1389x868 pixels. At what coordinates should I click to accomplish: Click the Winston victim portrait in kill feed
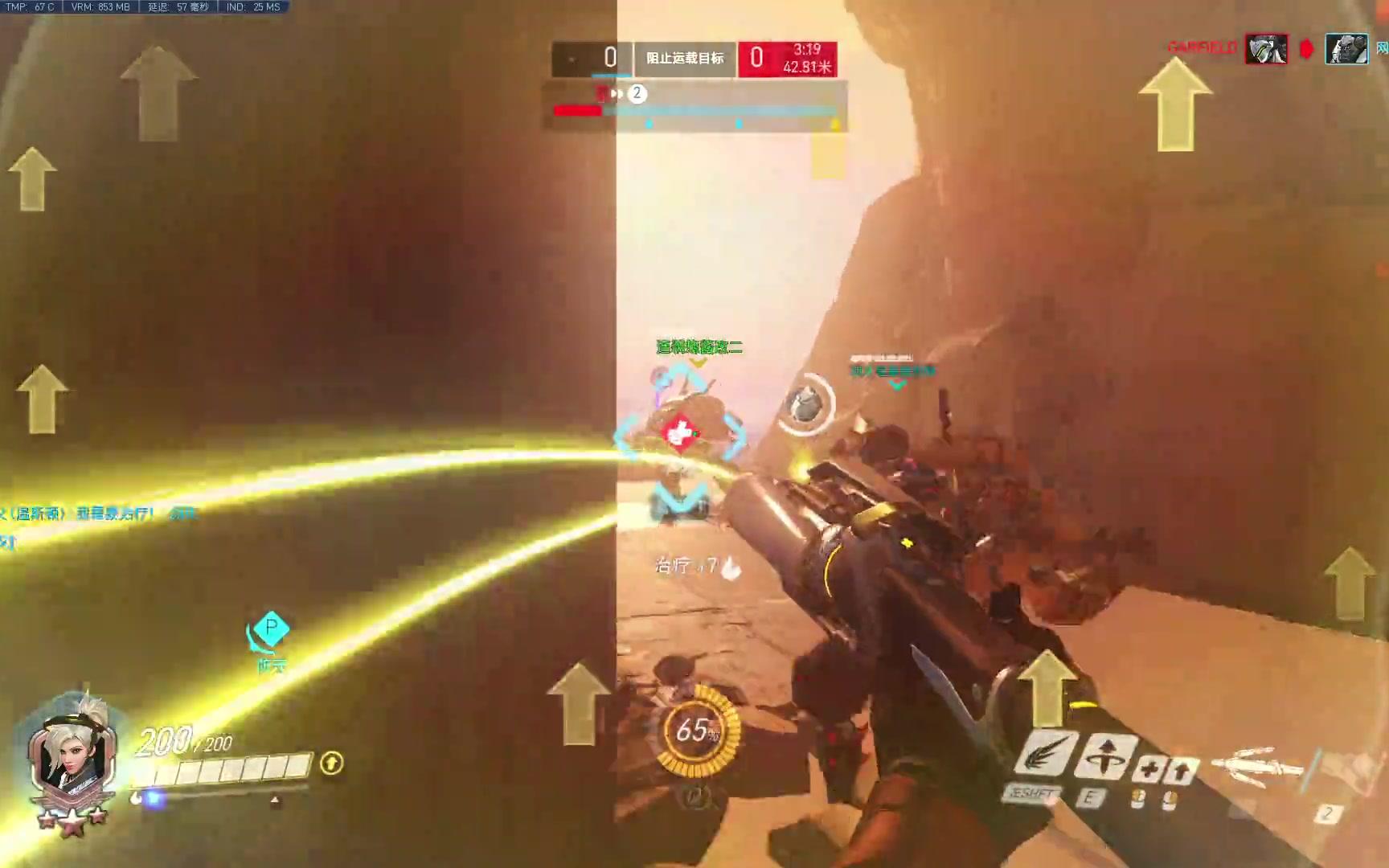coord(1346,49)
